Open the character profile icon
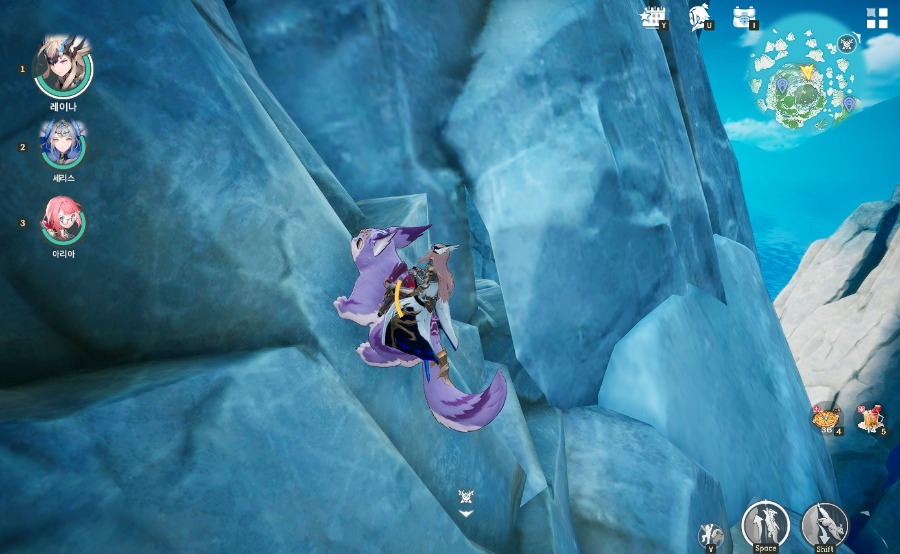Screen dimensions: 900x554 pos(699,16)
